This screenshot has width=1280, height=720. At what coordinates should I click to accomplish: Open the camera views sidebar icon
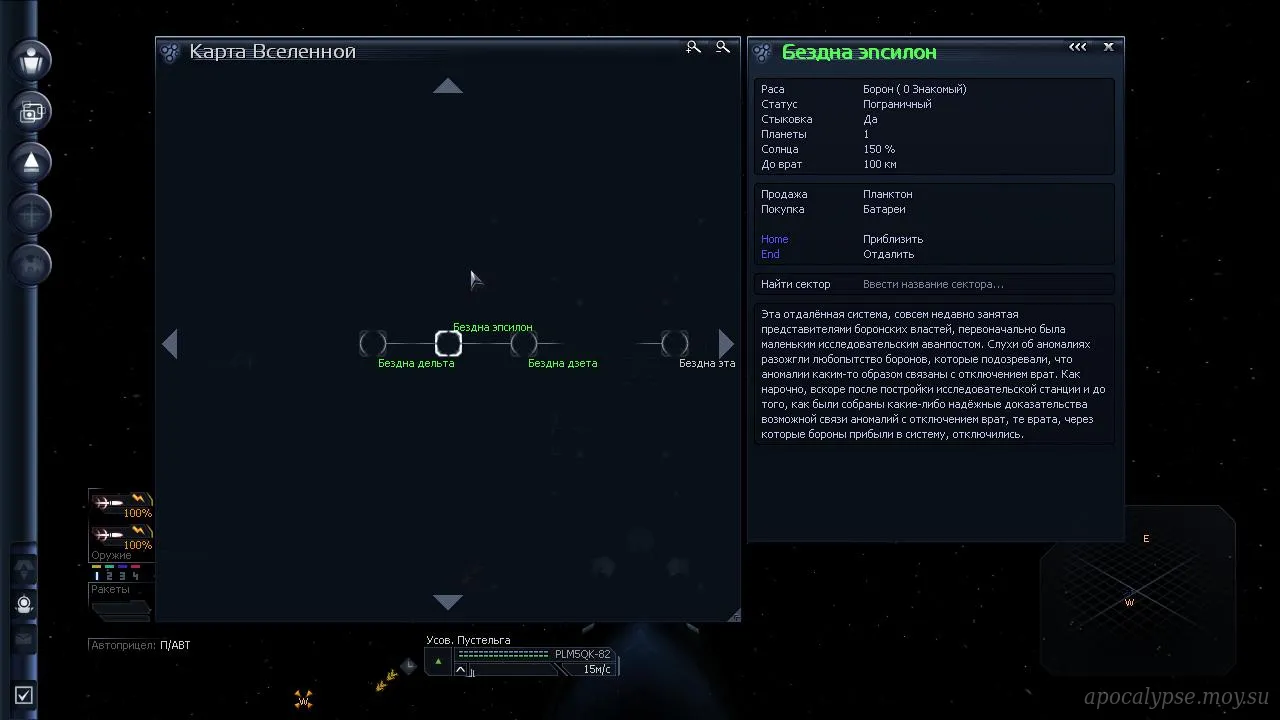[31, 111]
